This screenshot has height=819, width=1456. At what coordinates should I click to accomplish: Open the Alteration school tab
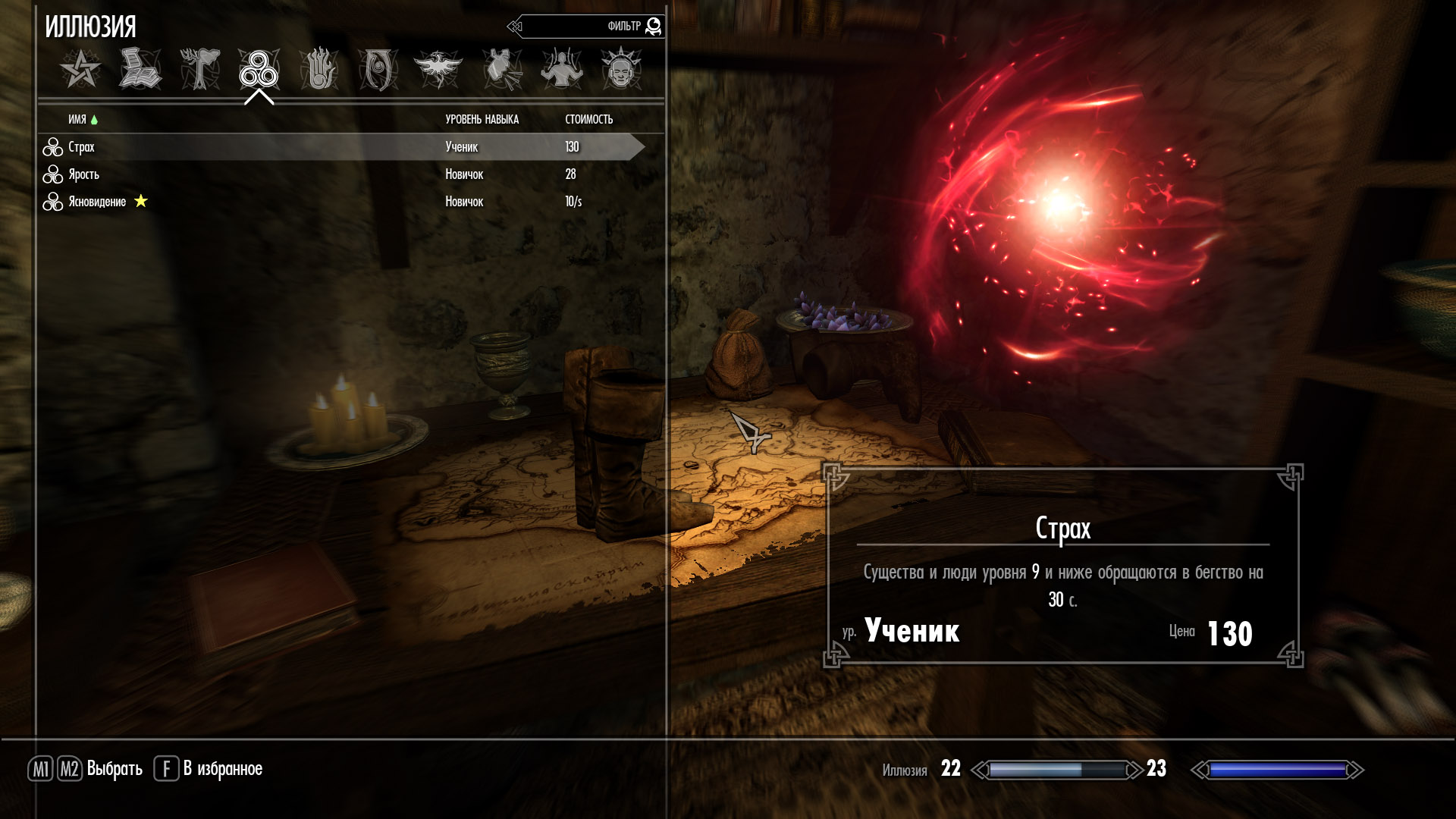[199, 70]
